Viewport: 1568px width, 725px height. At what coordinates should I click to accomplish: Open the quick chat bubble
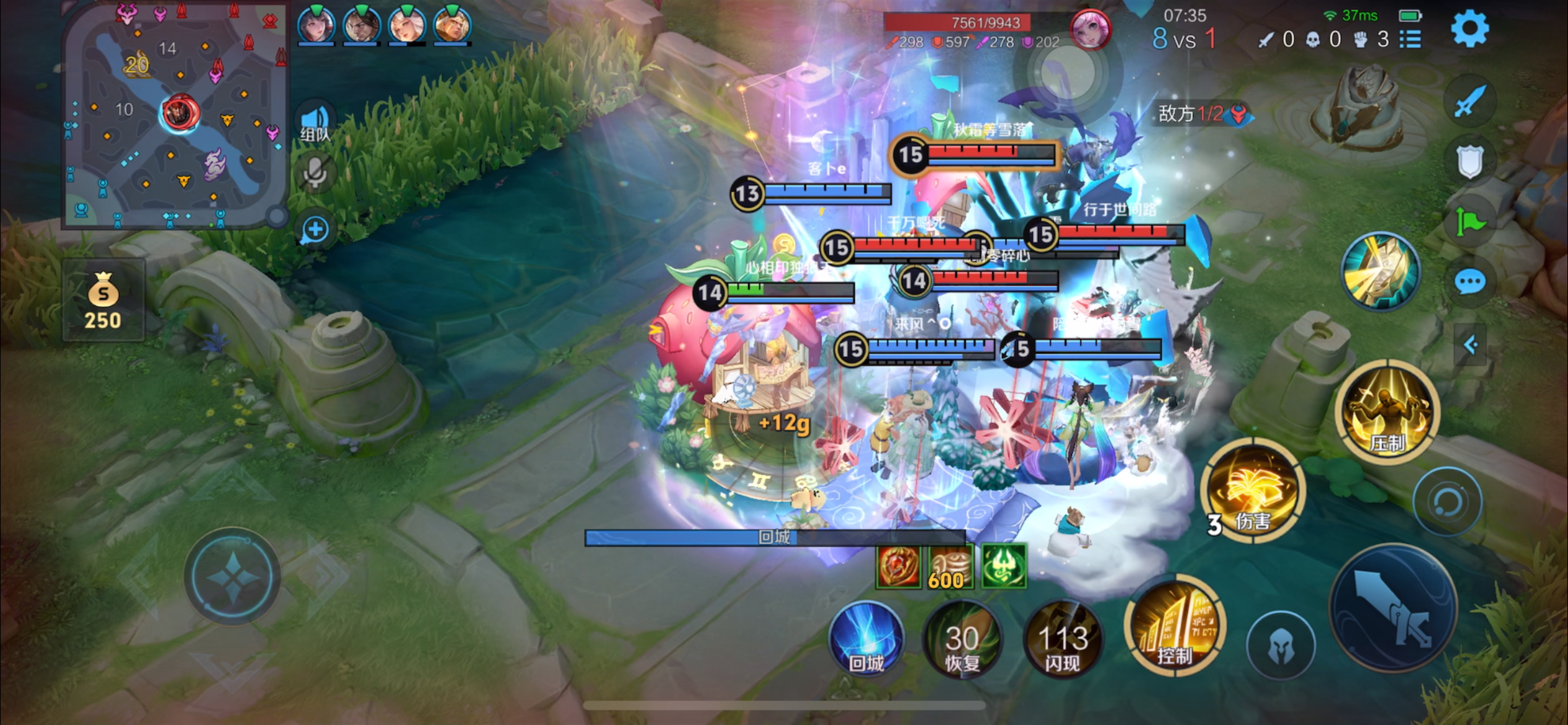(x=1469, y=283)
